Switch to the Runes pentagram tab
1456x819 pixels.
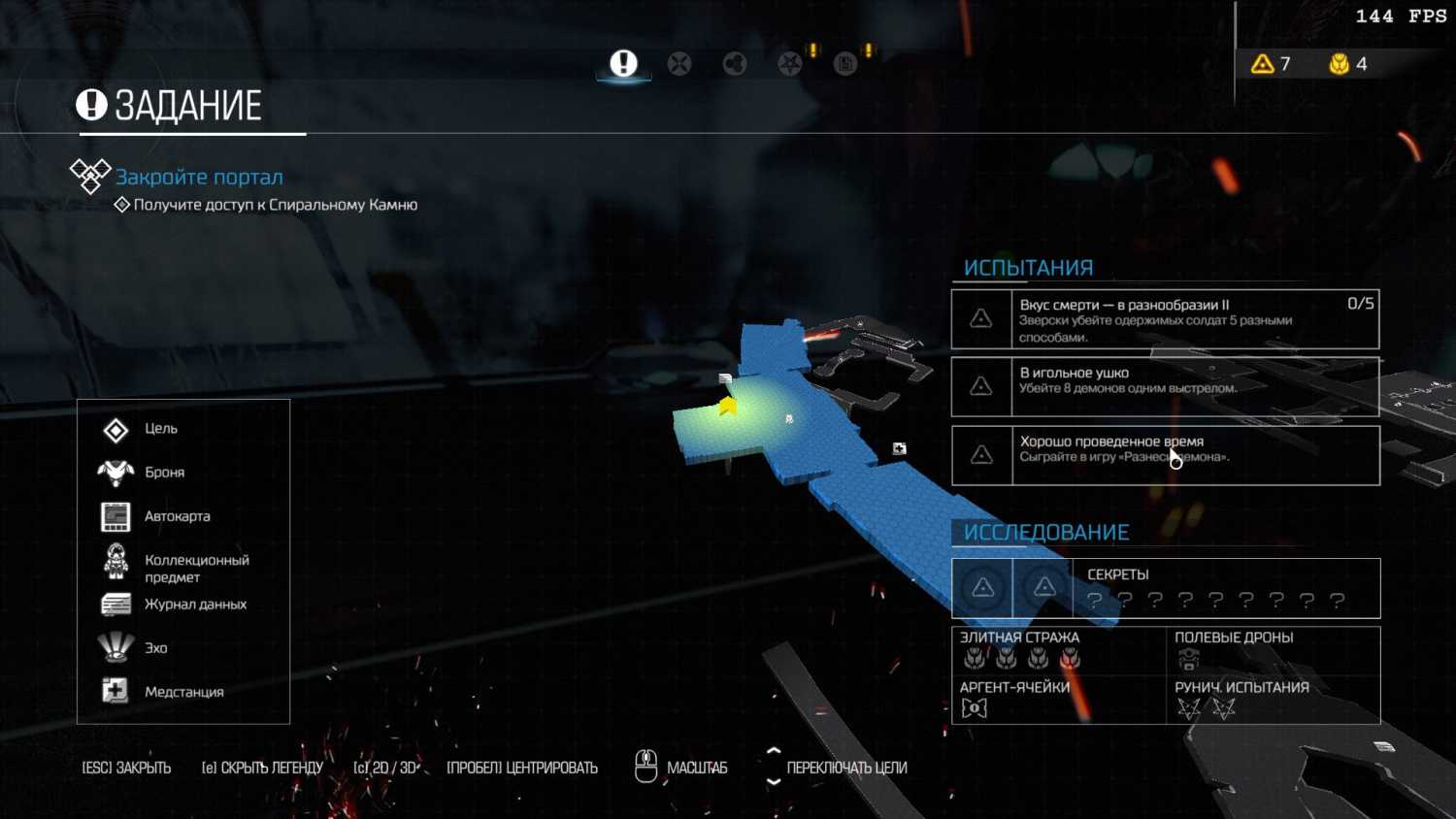click(790, 64)
